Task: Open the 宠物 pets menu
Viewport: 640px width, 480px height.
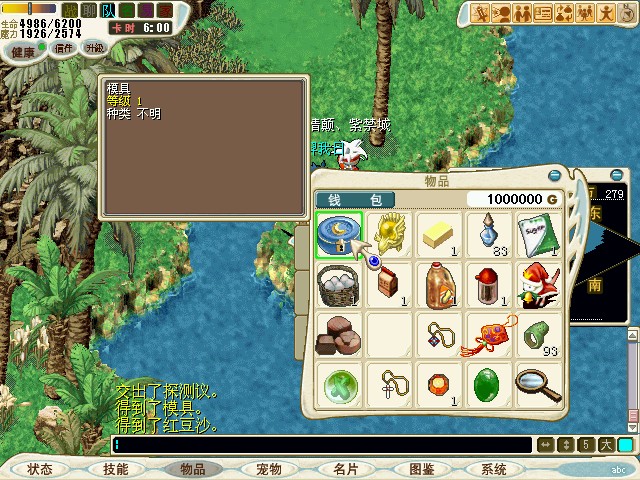Action: point(269,468)
